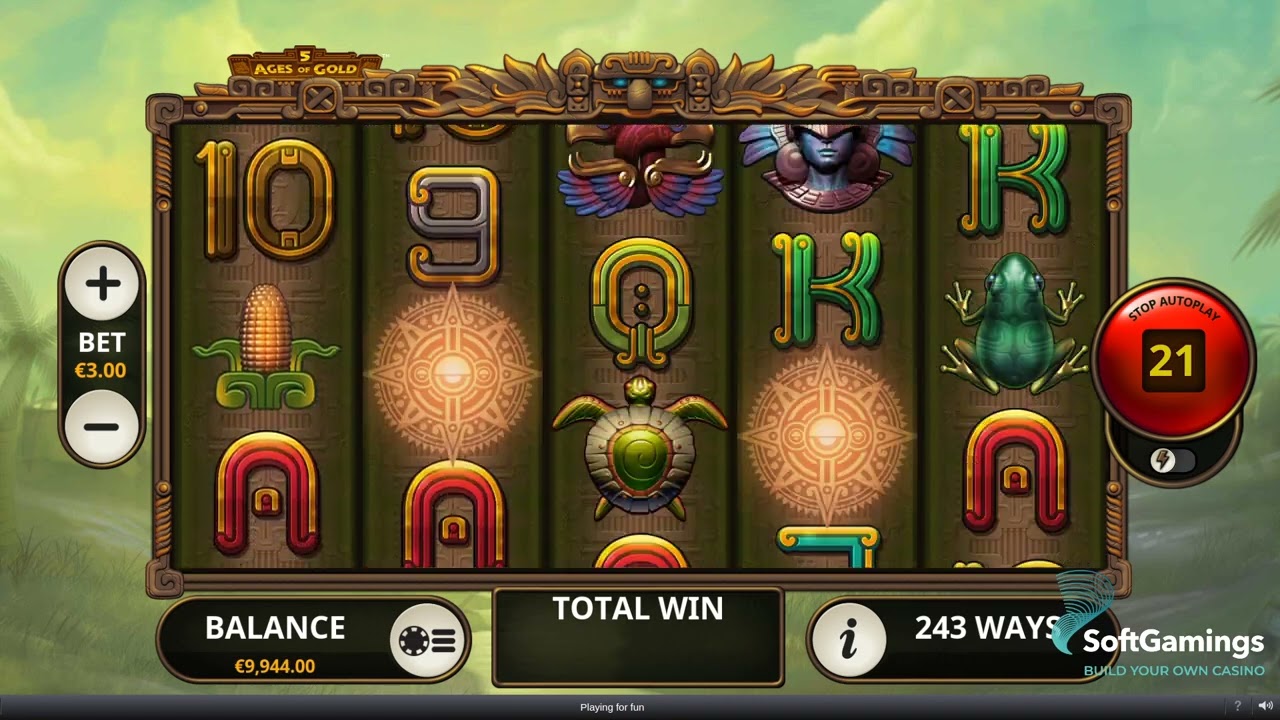Screen dimensions: 1280x720
Task: Stop autoplay with the red button
Action: click(1172, 358)
